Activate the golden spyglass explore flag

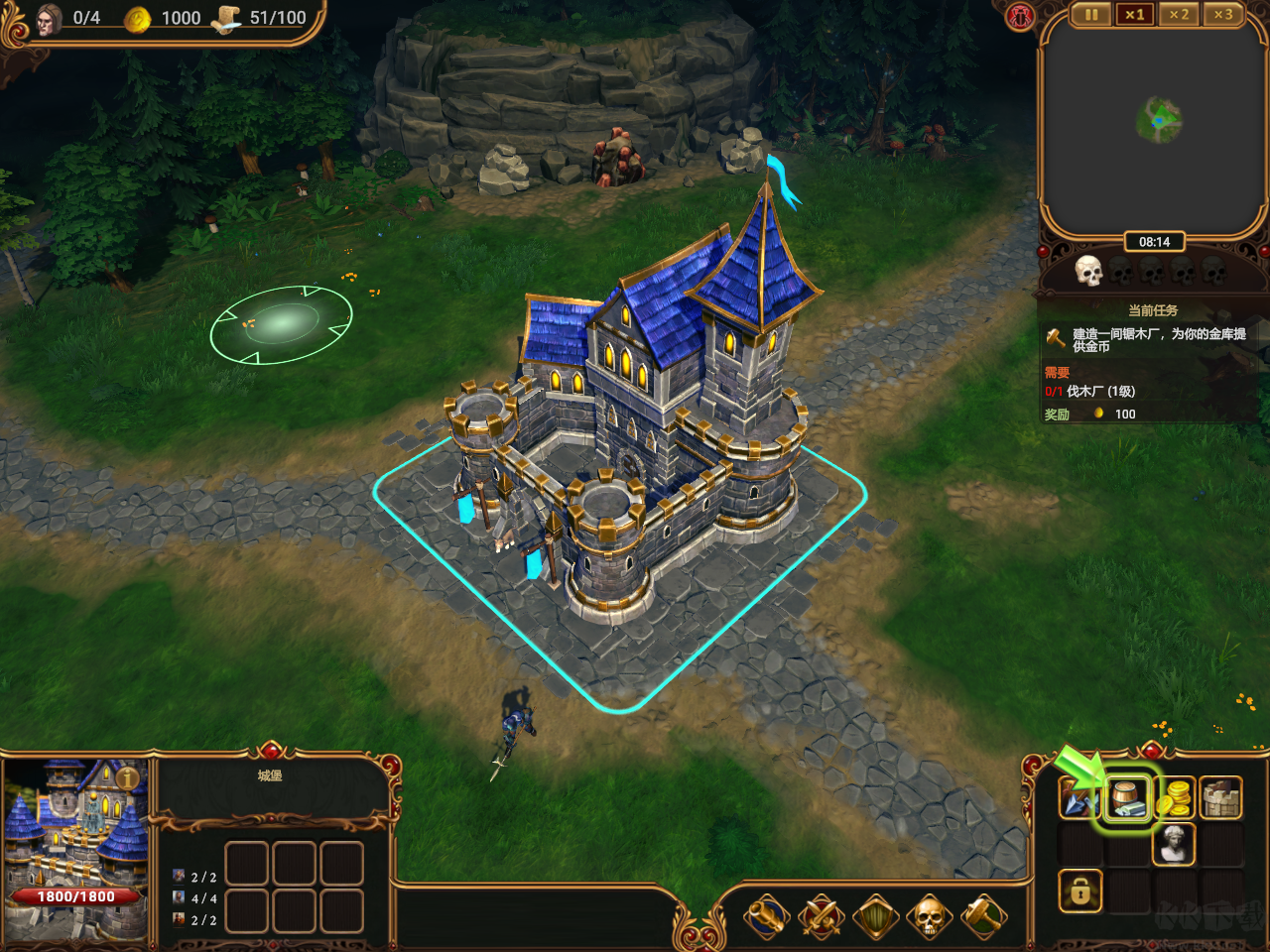point(767,917)
